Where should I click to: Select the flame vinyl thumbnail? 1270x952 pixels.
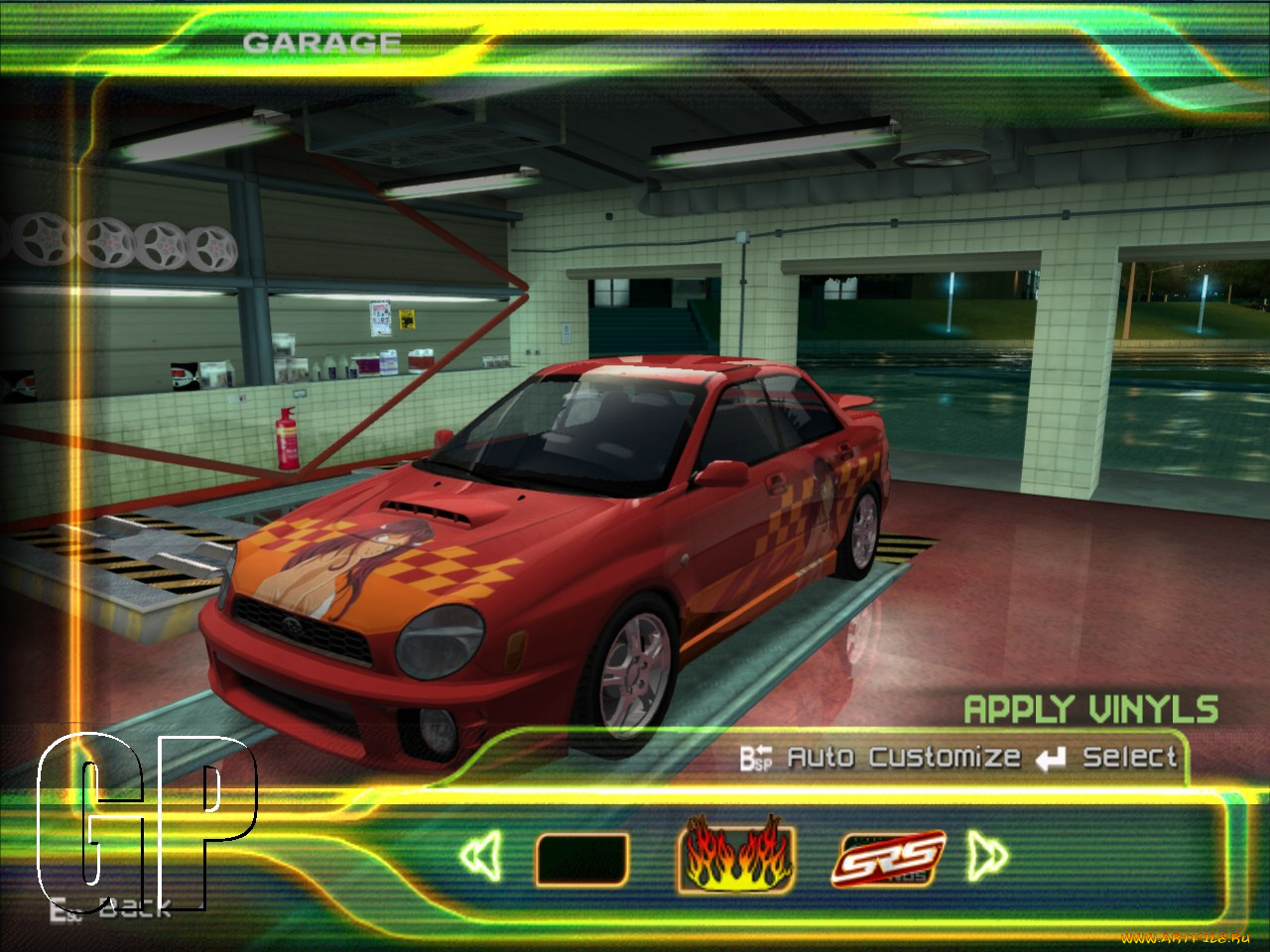point(738,858)
